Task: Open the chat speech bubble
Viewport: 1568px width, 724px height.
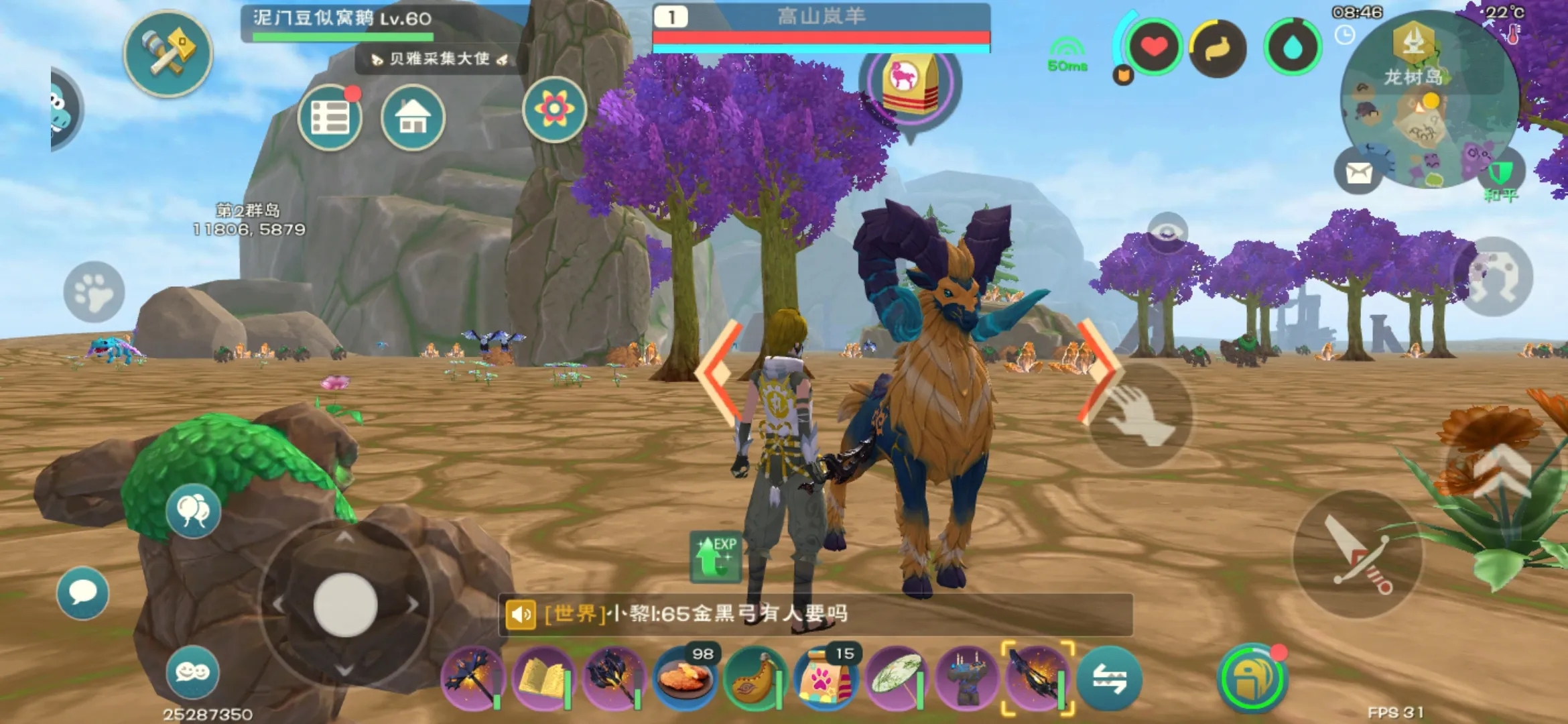Action: pyautogui.click(x=83, y=593)
